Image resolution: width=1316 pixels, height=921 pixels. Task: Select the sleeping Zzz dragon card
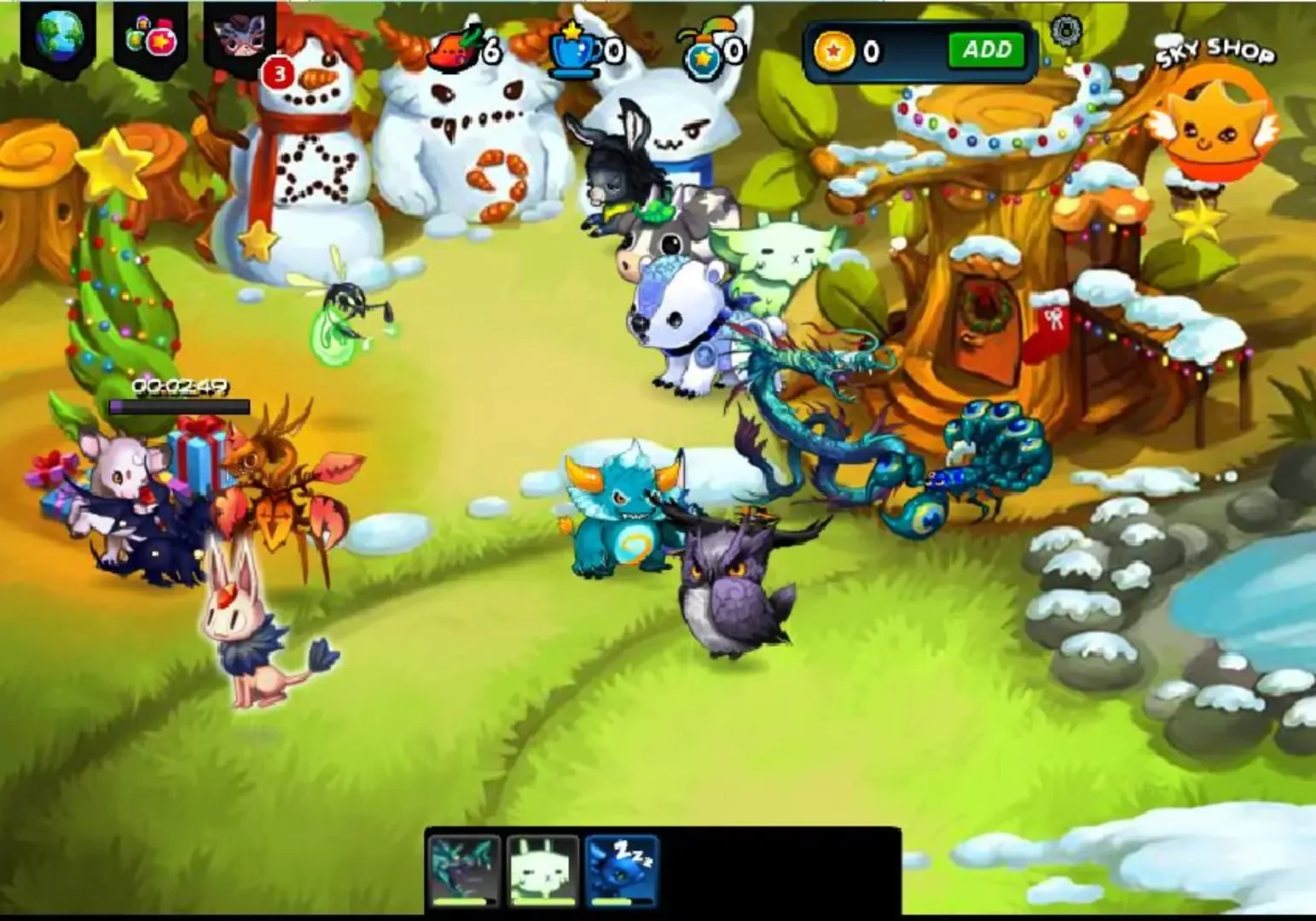[x=623, y=865]
